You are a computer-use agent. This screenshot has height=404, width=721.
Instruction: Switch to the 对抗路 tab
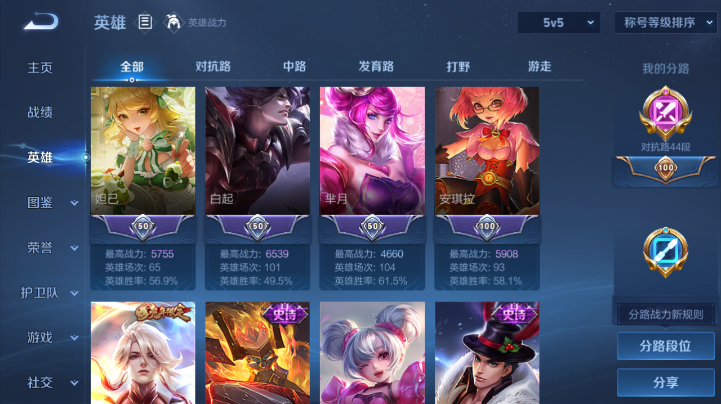click(213, 67)
